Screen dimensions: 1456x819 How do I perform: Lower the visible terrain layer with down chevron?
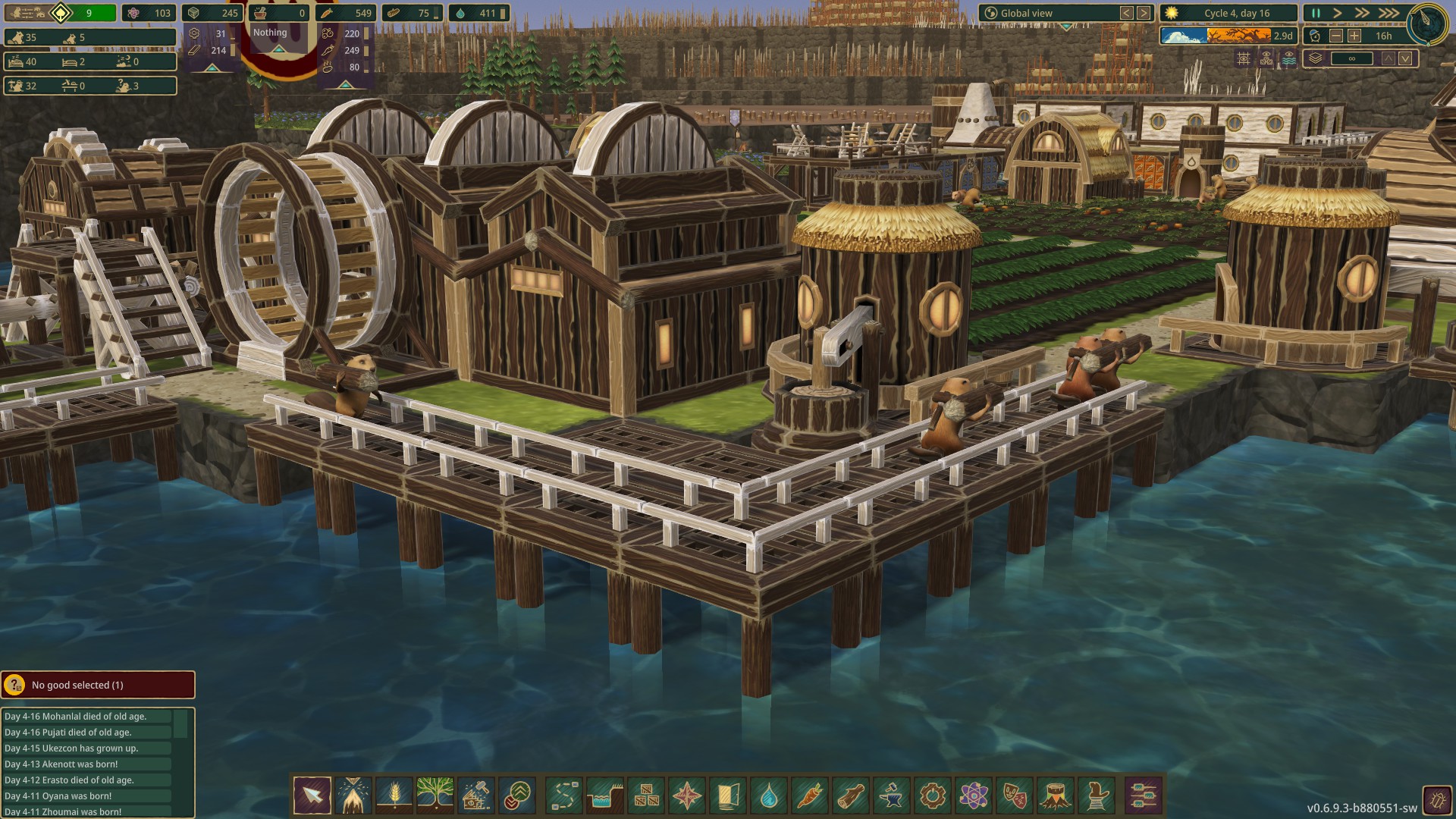click(1405, 58)
